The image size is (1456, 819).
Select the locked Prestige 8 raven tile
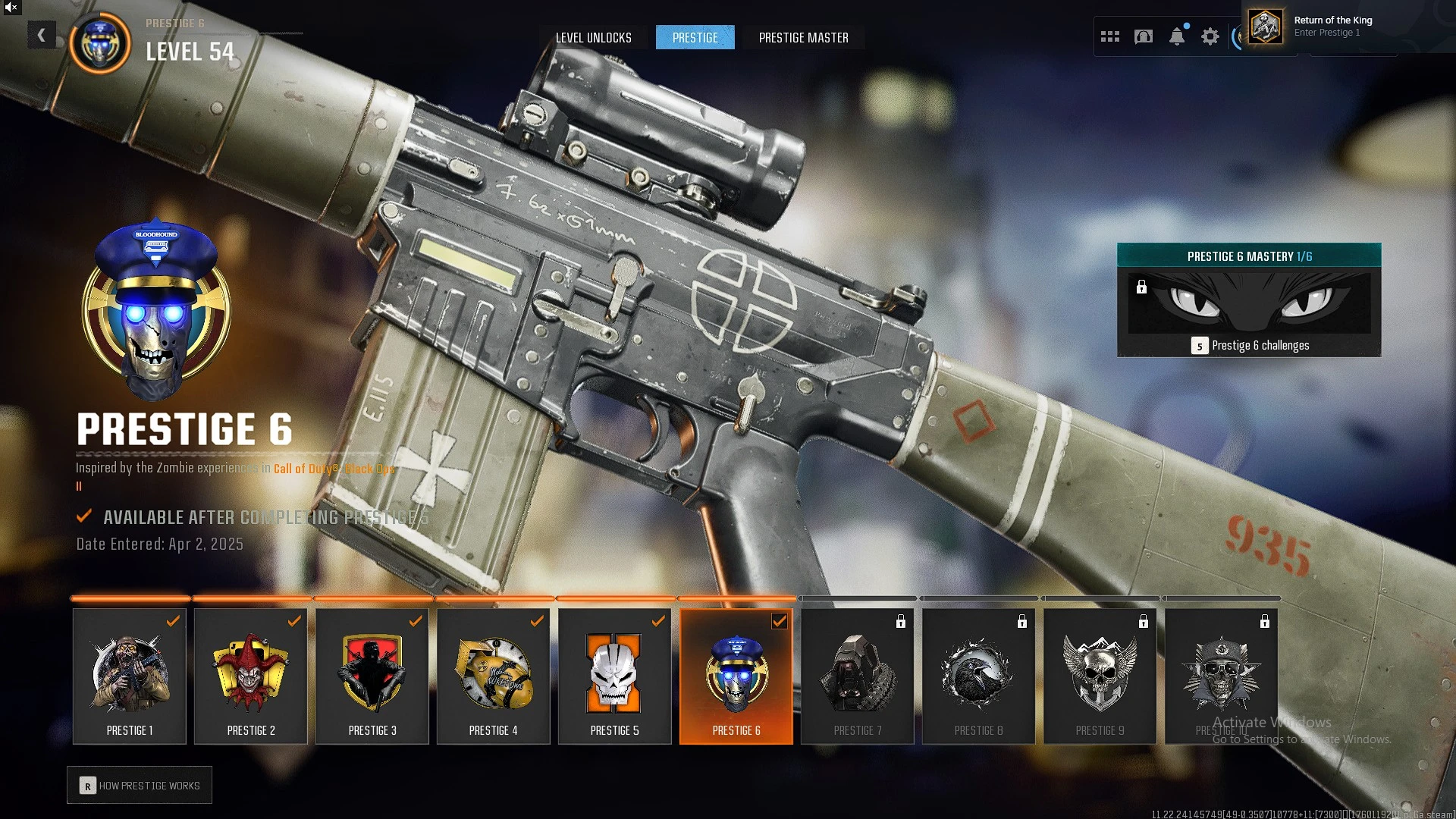[979, 676]
